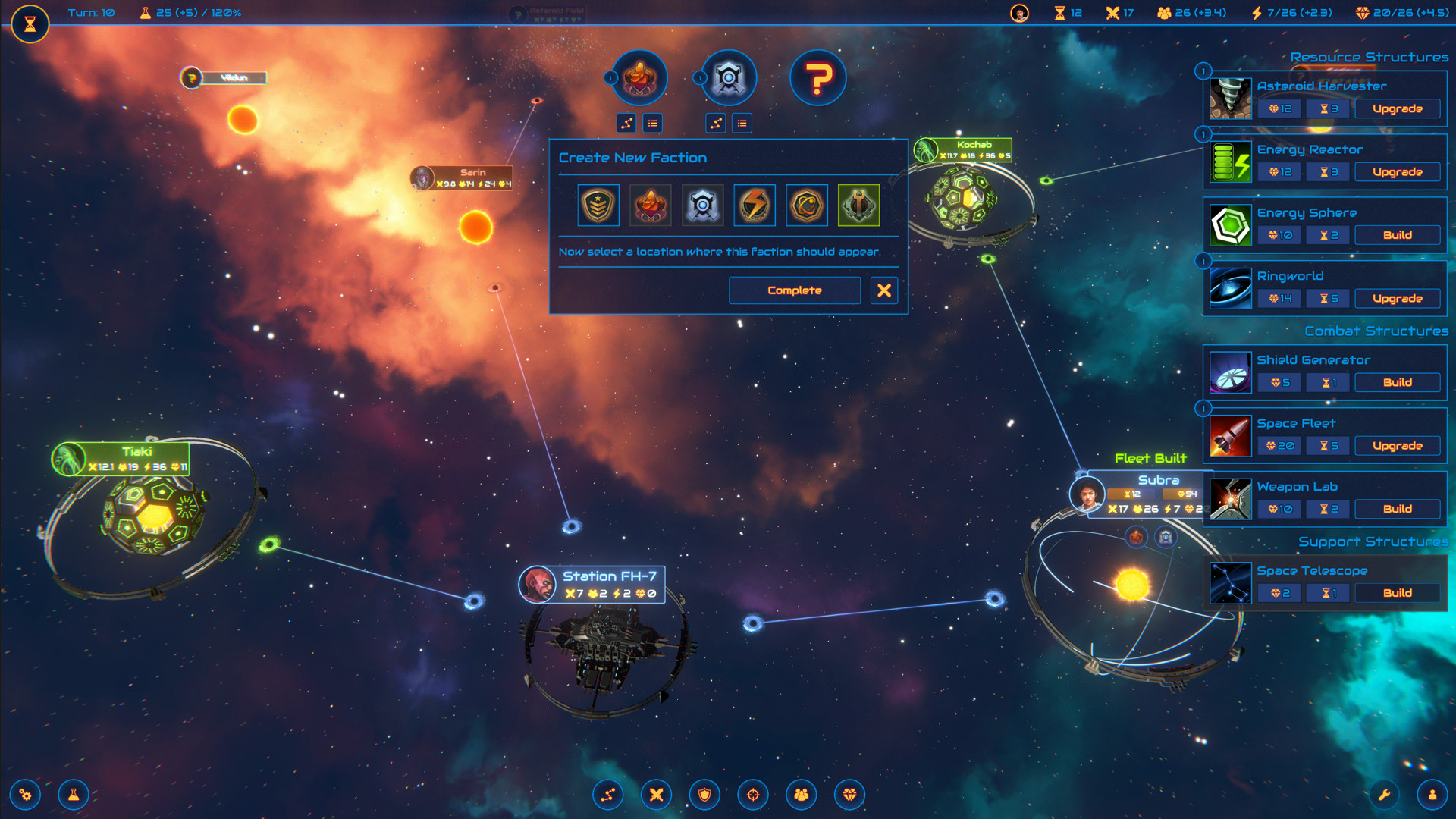Viewport: 1456px width, 819px height.
Task: Click the hourglass timer at top left corner
Action: 31,24
